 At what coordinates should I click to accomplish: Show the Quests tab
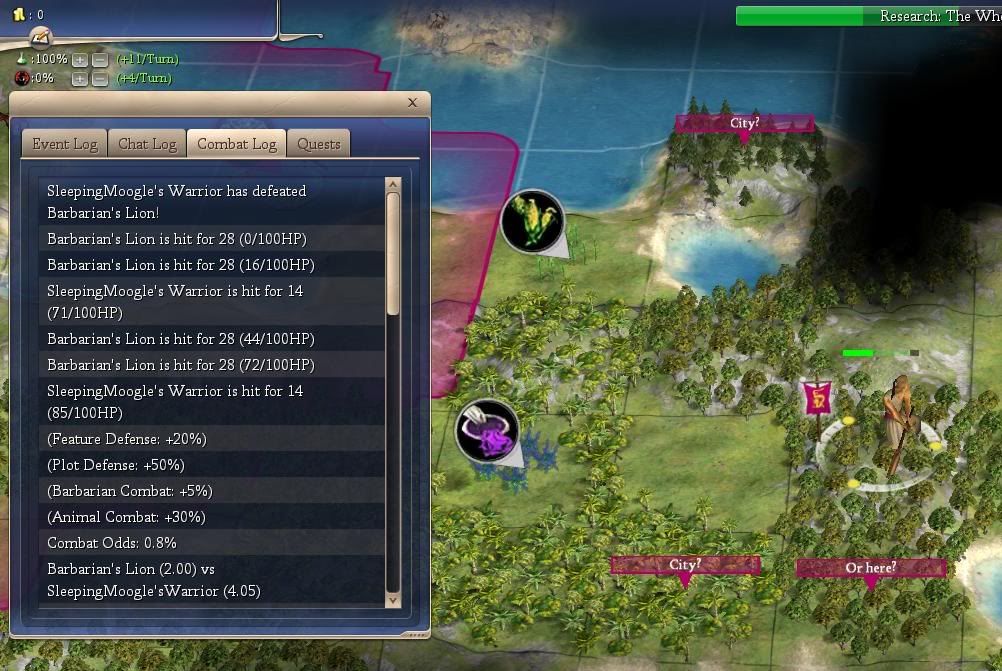(x=319, y=144)
